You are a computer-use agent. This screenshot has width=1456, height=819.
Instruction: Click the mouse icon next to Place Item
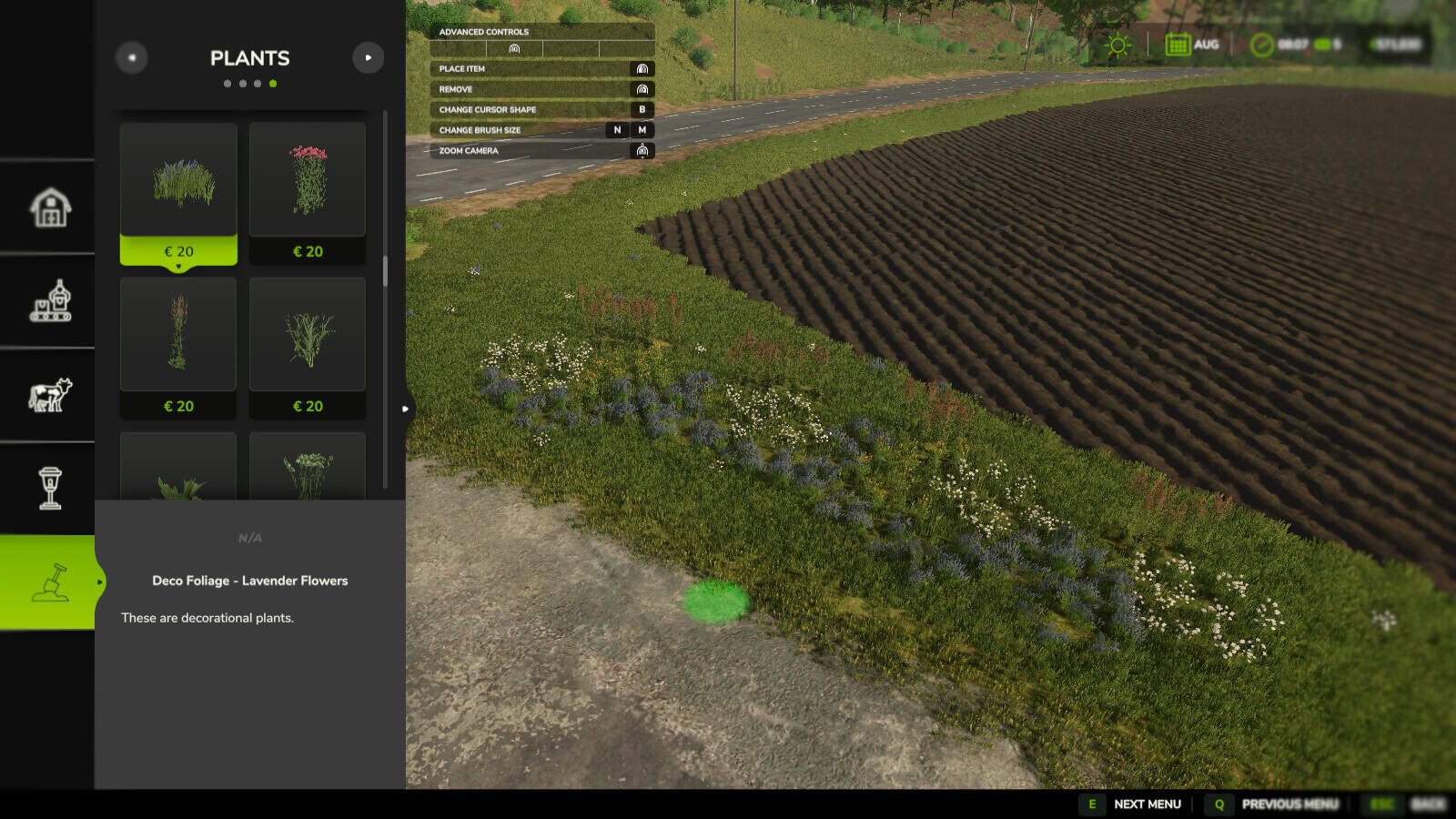642,68
